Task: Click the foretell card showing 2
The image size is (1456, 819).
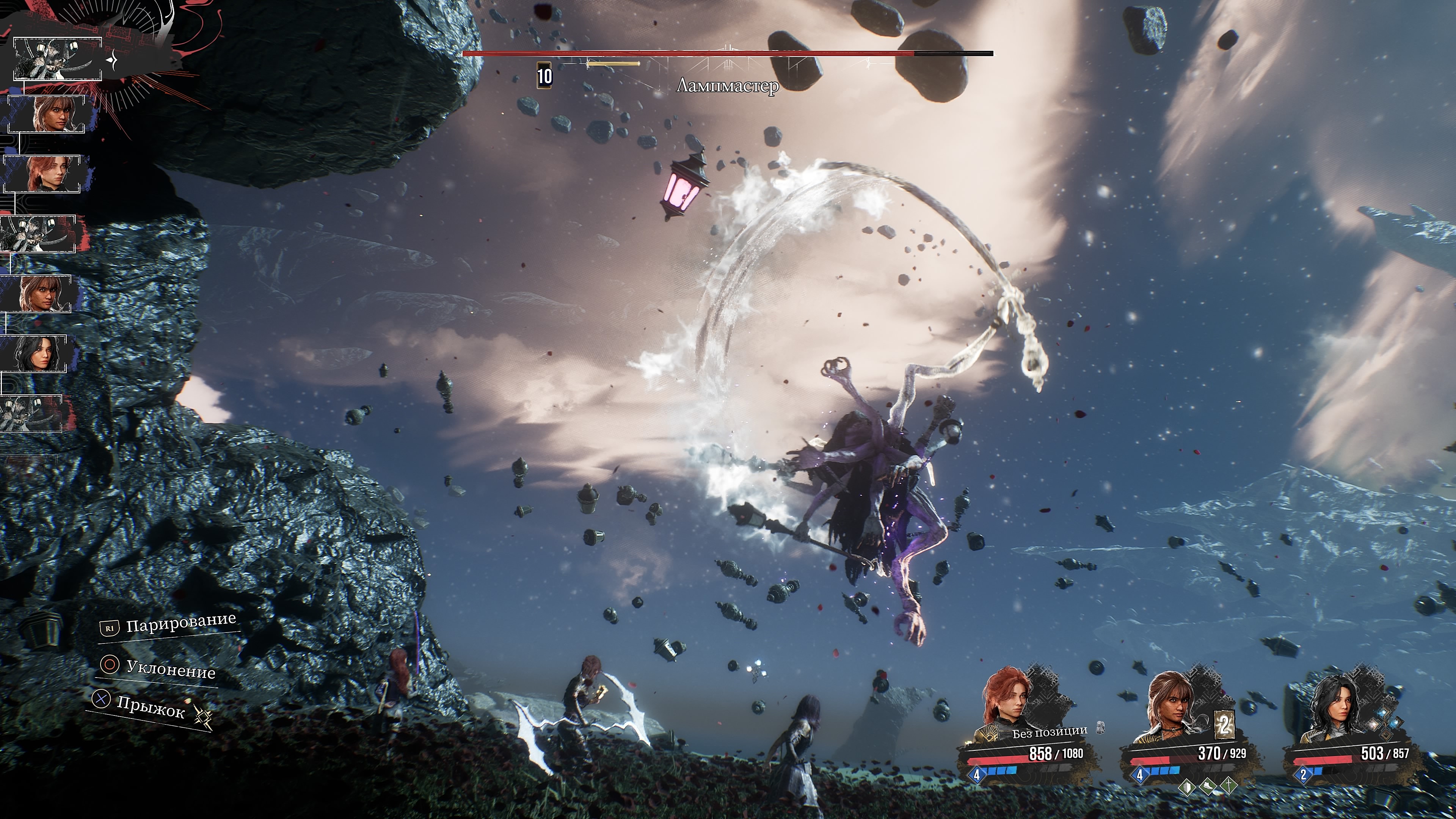Action: [1224, 725]
